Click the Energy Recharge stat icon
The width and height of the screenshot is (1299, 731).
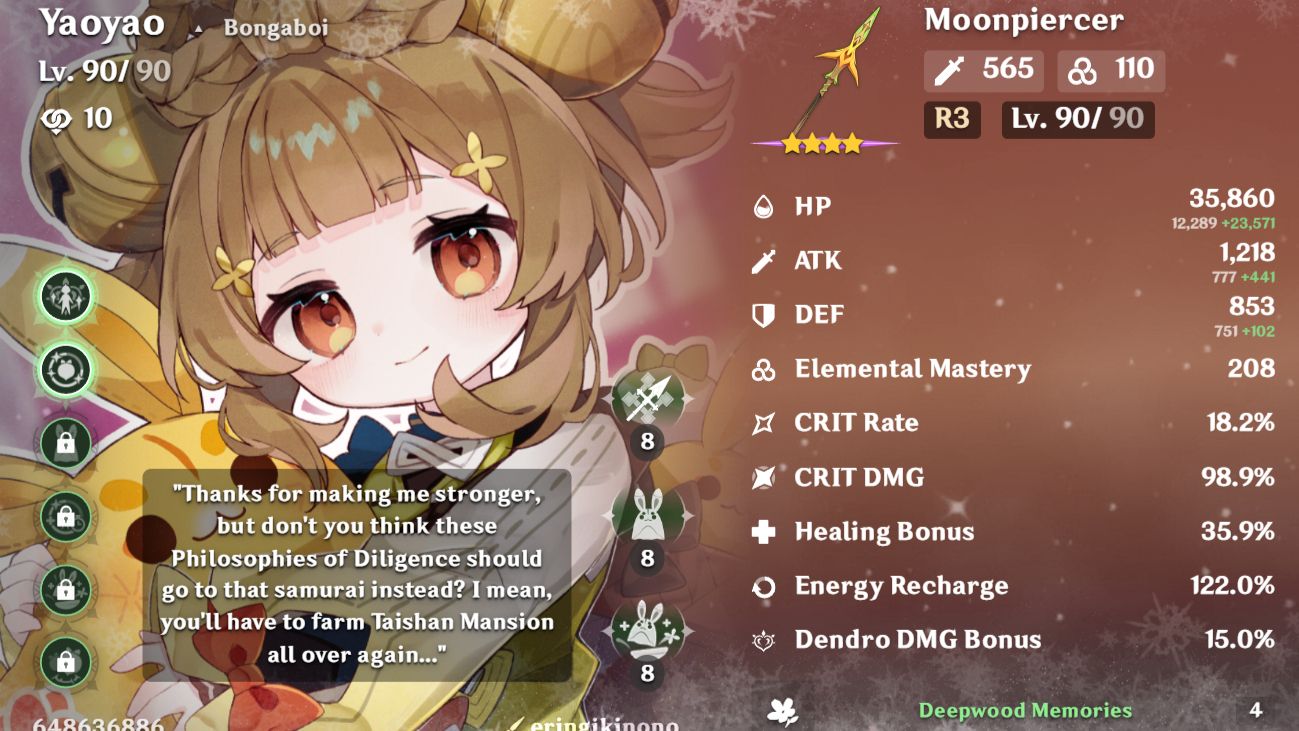tap(765, 586)
